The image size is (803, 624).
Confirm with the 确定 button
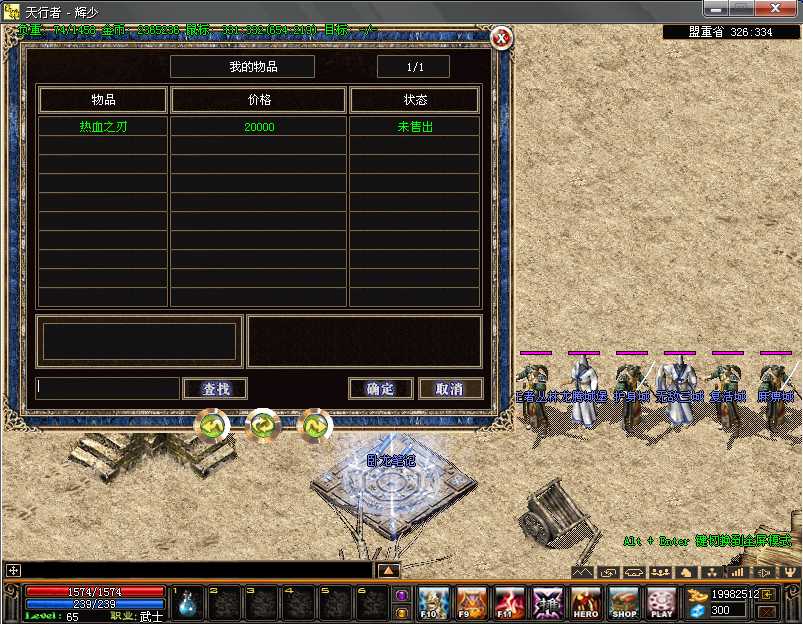[x=381, y=389]
